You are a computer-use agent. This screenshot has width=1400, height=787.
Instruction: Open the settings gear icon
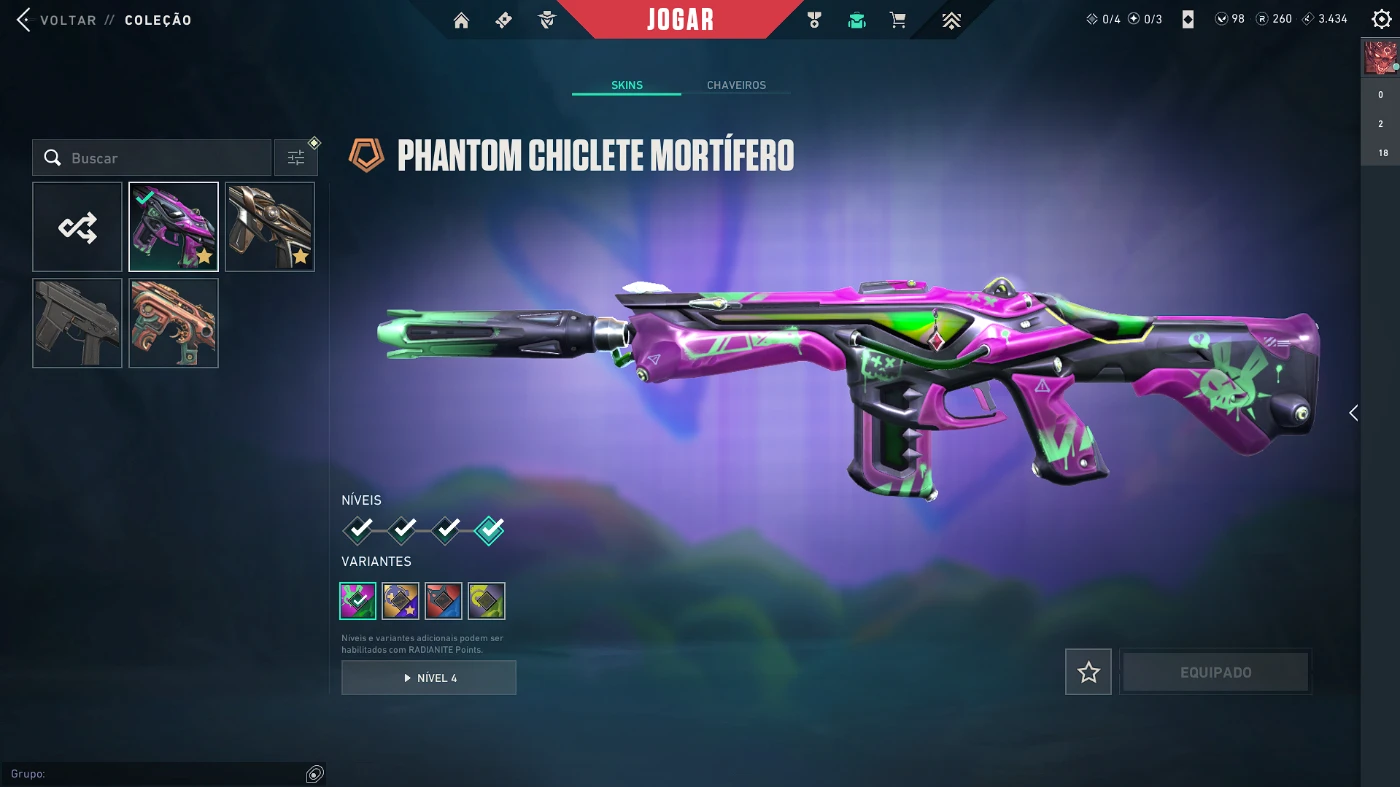1381,19
